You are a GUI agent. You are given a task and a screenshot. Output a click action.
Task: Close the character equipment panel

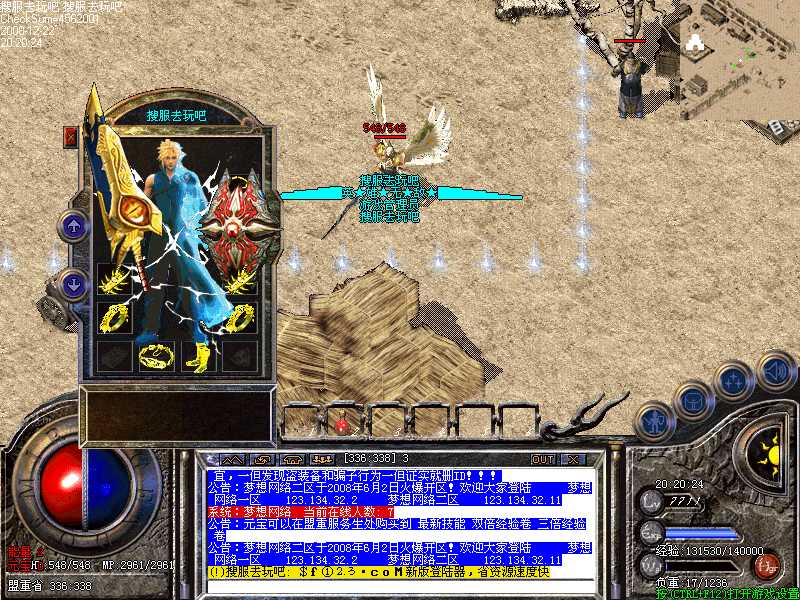coord(70,136)
